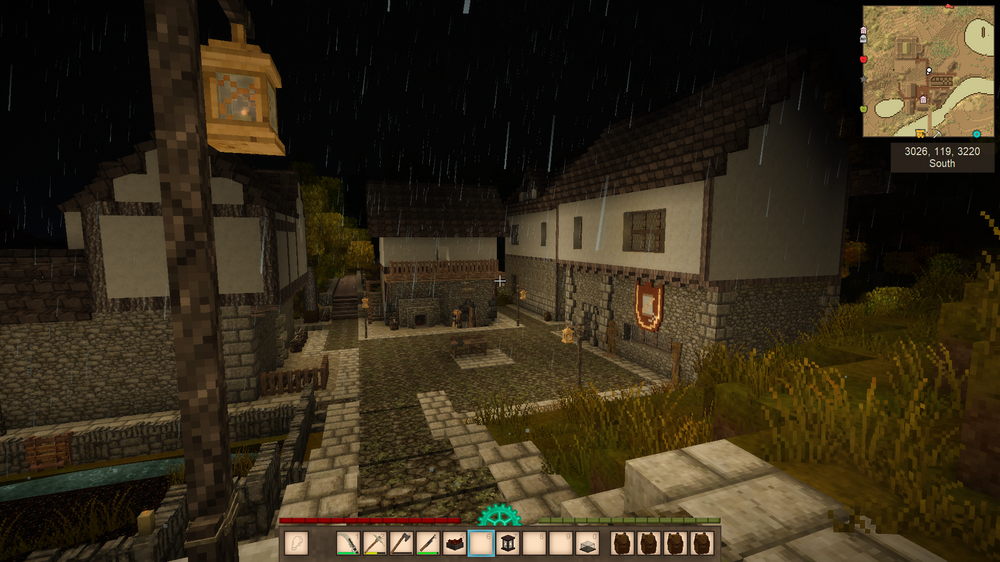The width and height of the screenshot is (1000, 562).
Task: Select the blade in hotbar slot 4
Action: coord(427,544)
